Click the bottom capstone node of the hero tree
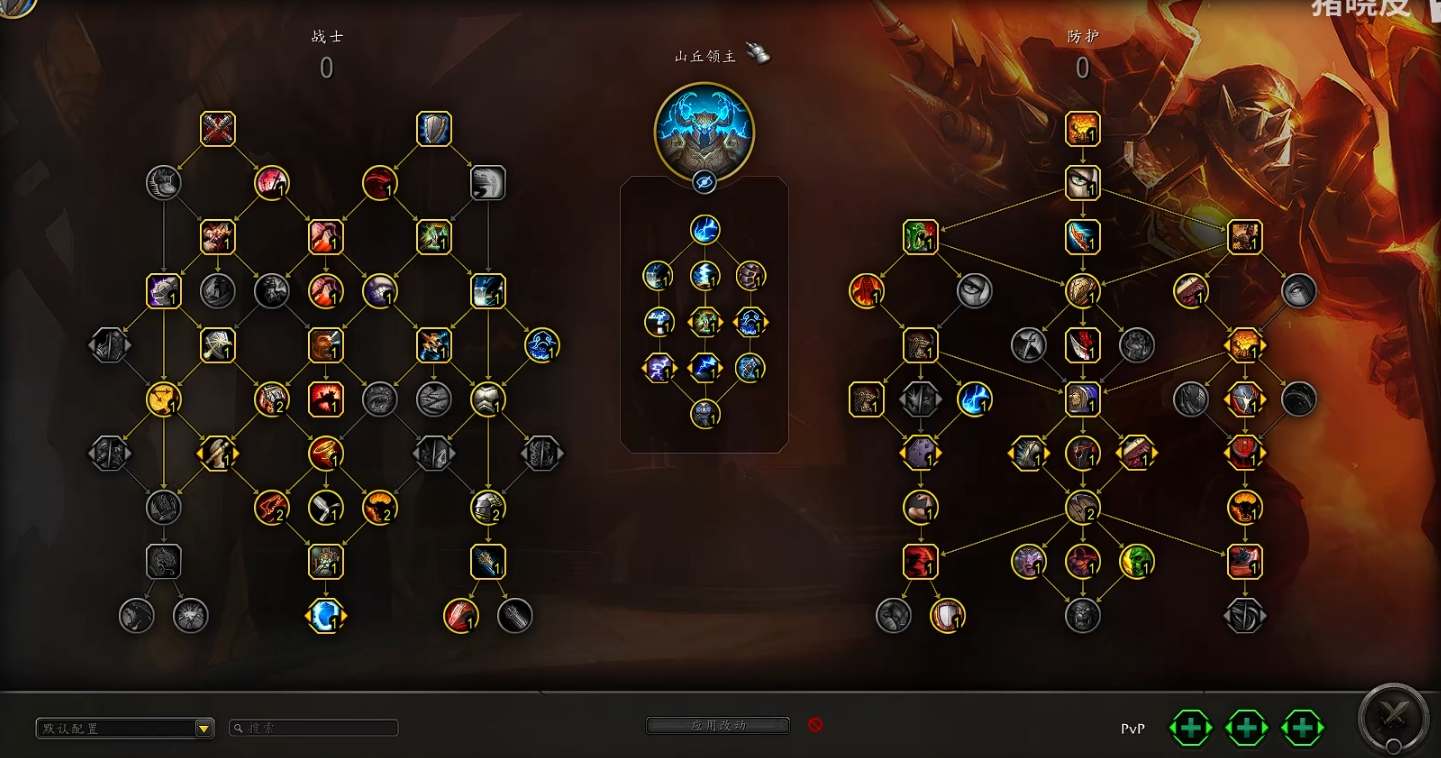1441x758 pixels. click(x=706, y=412)
